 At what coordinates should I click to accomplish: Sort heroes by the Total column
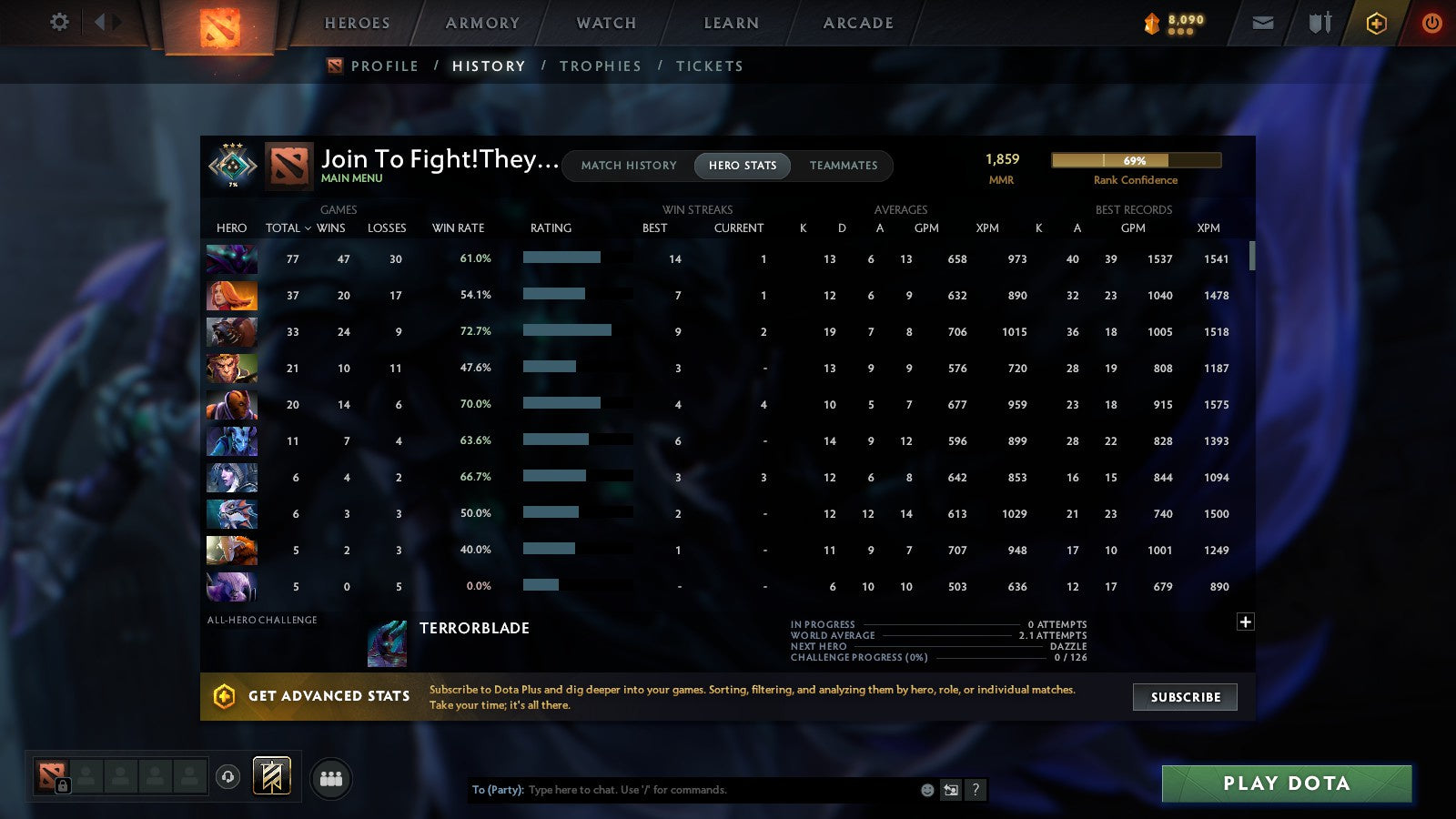click(x=282, y=228)
